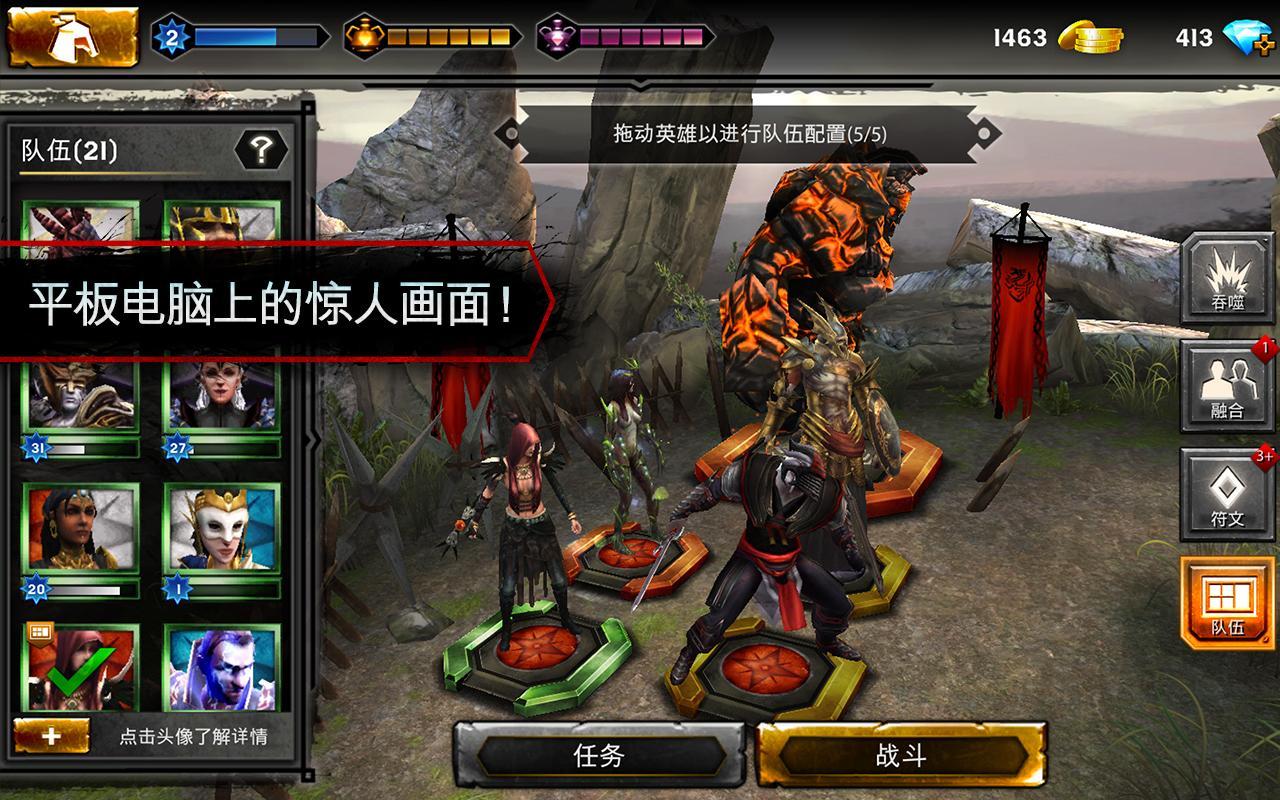The height and width of the screenshot is (800, 1280).
Task: Show previous with the banner's left arrow
Action: click(509, 133)
